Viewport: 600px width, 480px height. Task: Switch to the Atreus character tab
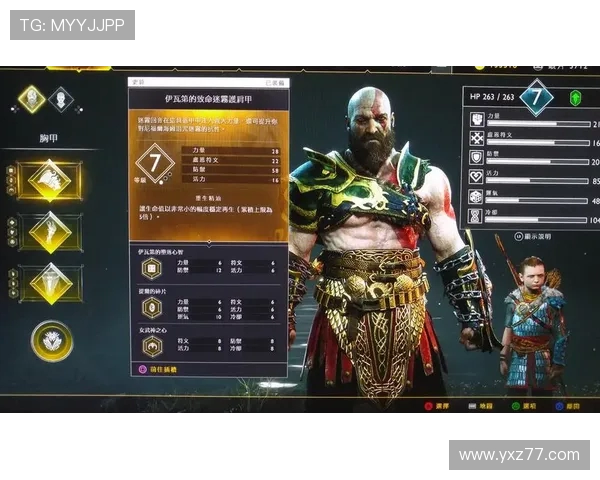[x=62, y=99]
